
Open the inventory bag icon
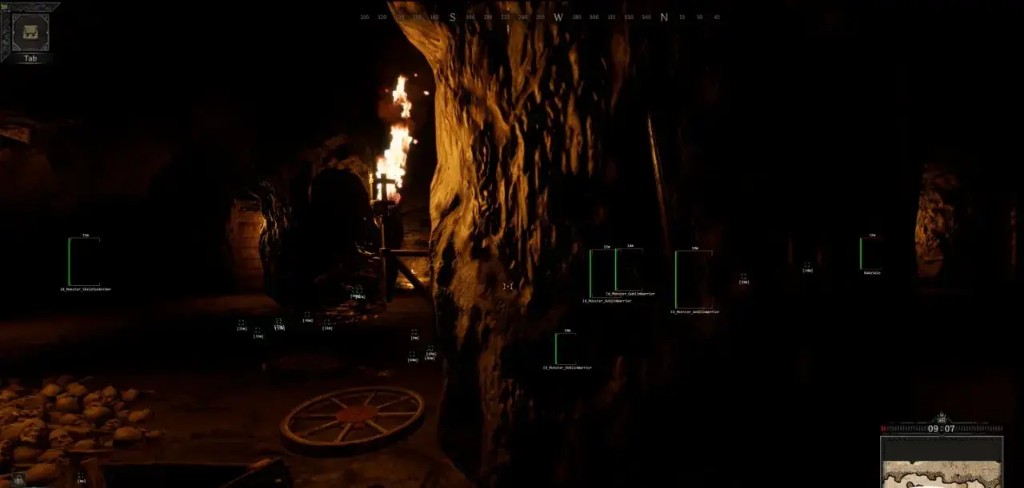pyautogui.click(x=30, y=31)
